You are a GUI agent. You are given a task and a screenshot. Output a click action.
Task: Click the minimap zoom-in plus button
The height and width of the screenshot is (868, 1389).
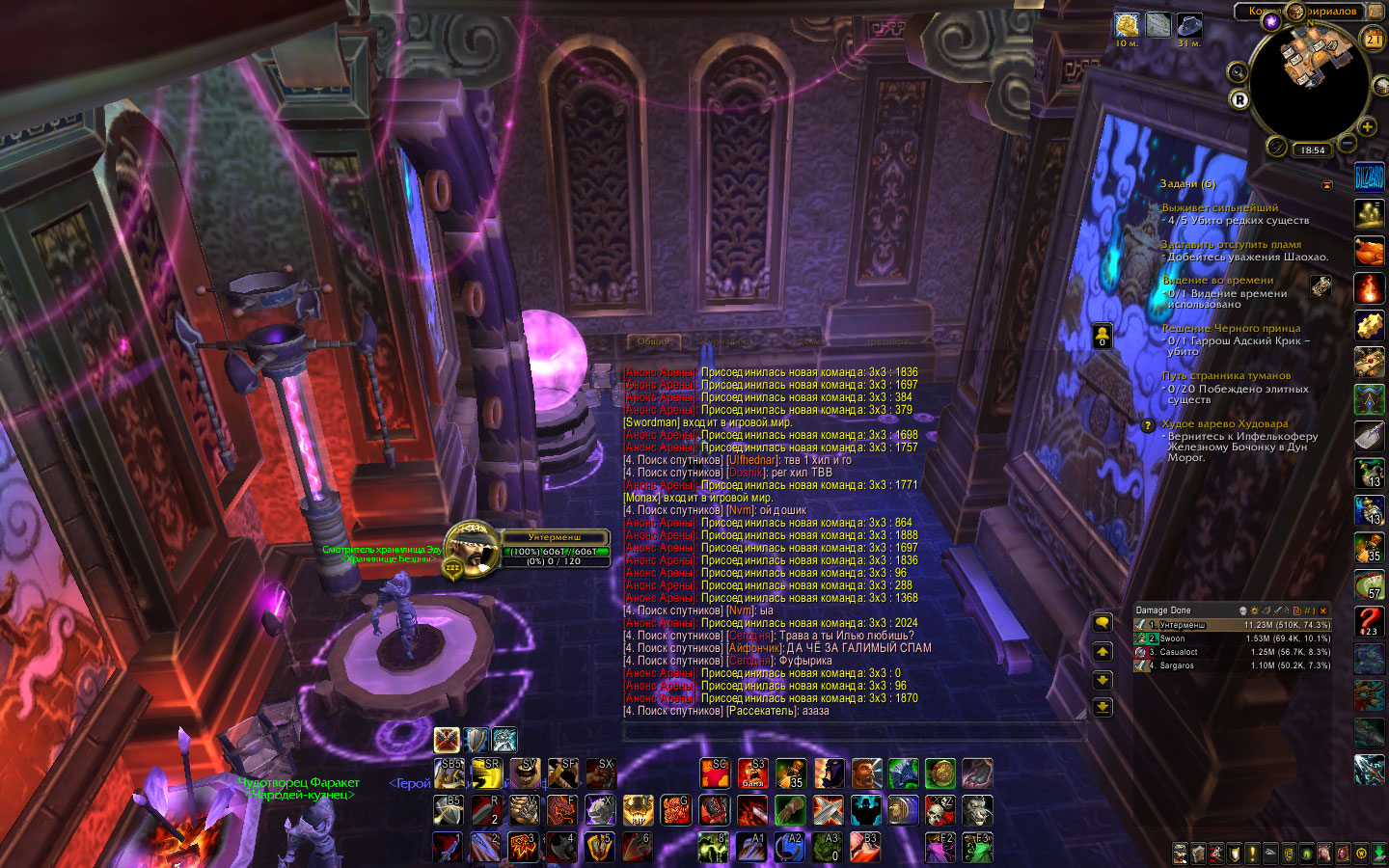tap(1367, 127)
